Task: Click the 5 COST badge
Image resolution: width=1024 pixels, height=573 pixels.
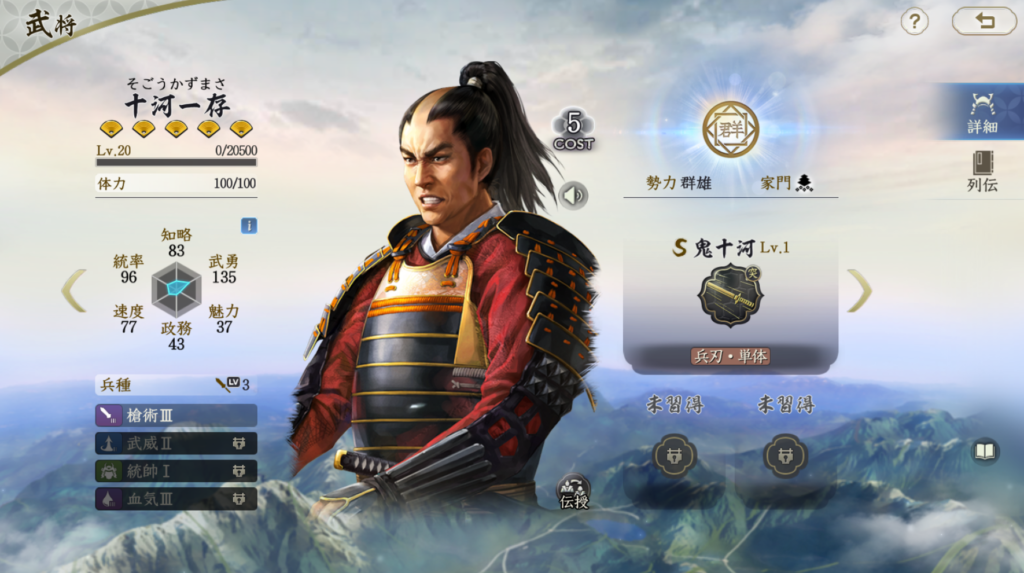Action: coord(574,130)
